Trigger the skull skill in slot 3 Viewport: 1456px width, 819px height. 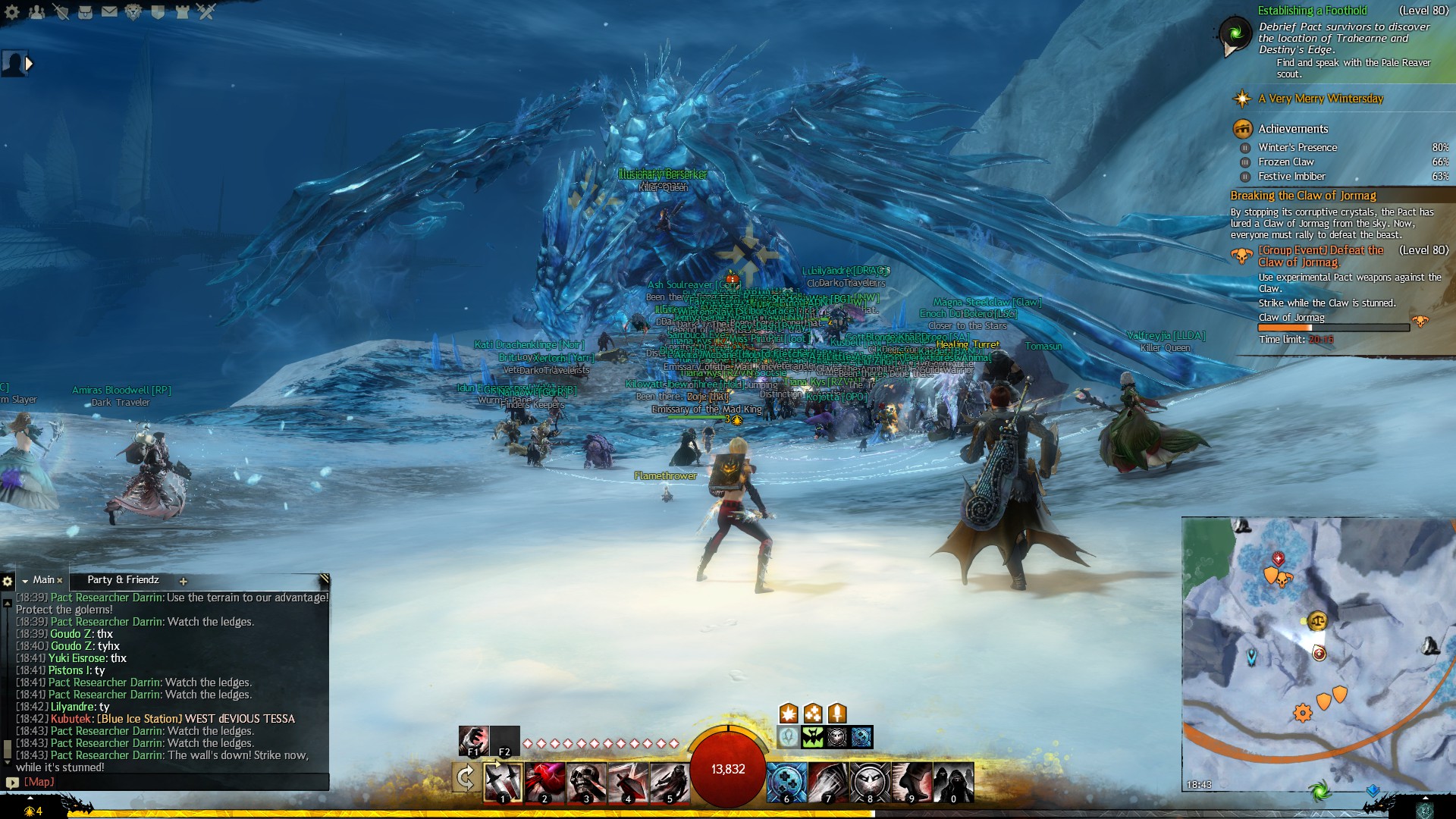coord(586,782)
